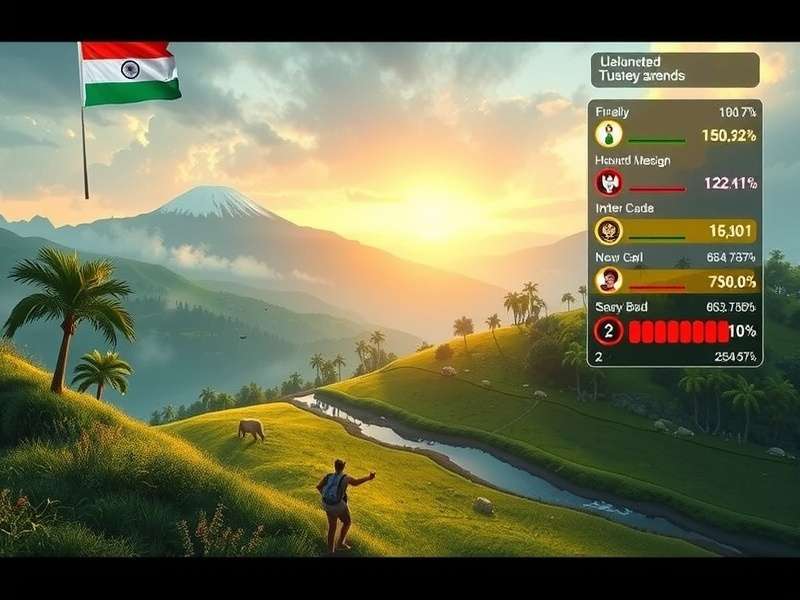Select the Finally row green portrait icon
Image resolution: width=800 pixels, height=600 pixels.
(609, 134)
